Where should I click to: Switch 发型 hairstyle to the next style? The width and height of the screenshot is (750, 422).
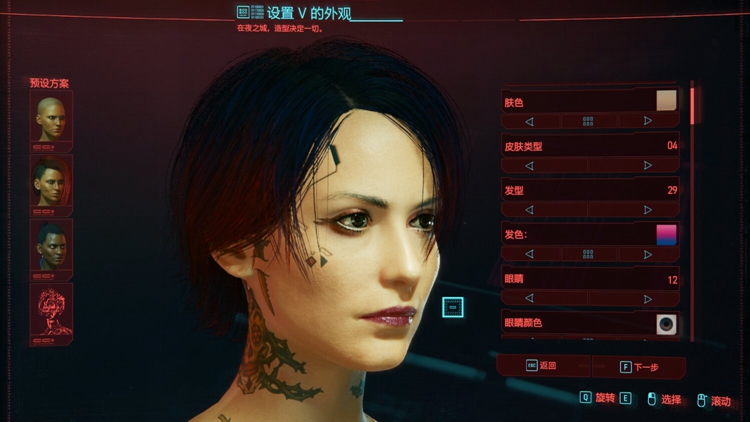click(648, 210)
